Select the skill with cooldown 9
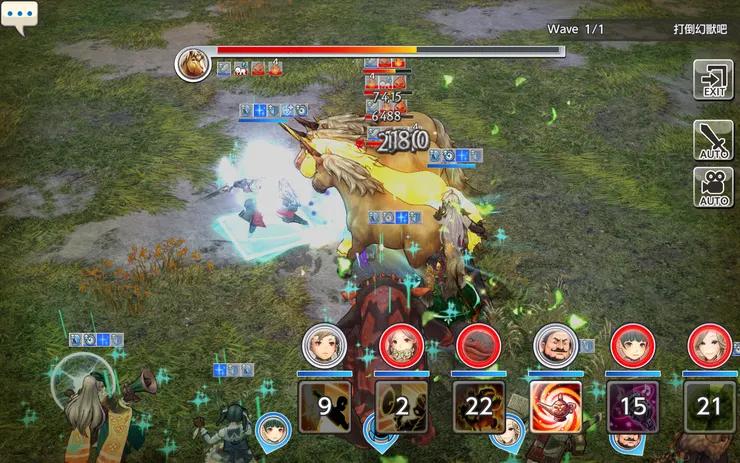The height and width of the screenshot is (463, 740). pos(325,407)
